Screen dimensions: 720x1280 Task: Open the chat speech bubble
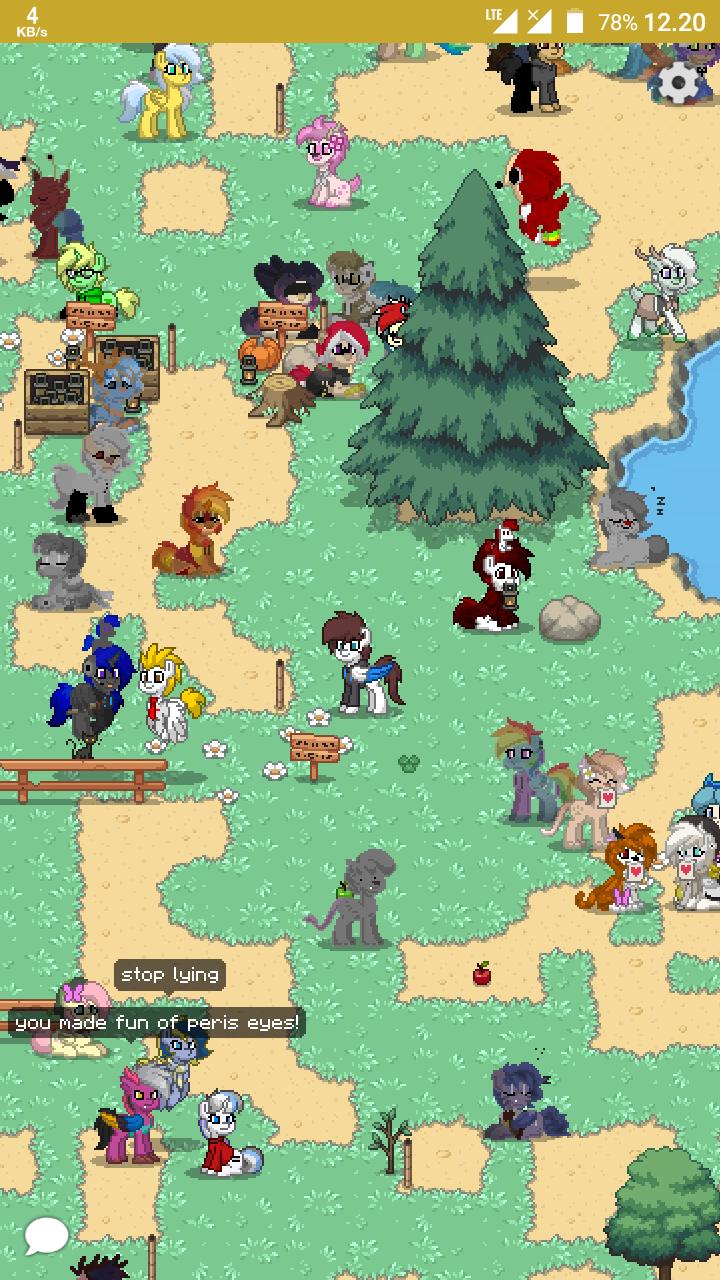click(46, 1236)
